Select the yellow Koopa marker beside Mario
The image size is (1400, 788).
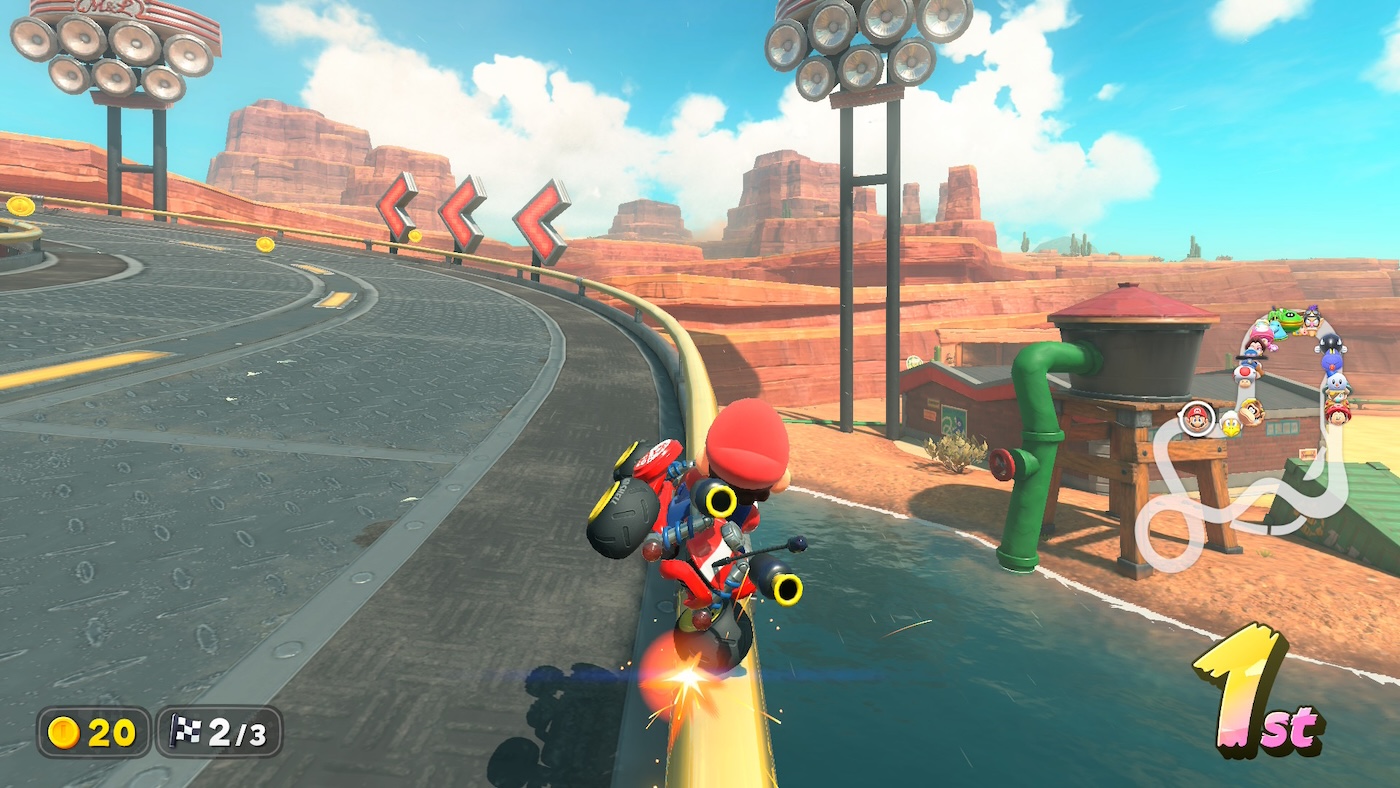(1230, 423)
